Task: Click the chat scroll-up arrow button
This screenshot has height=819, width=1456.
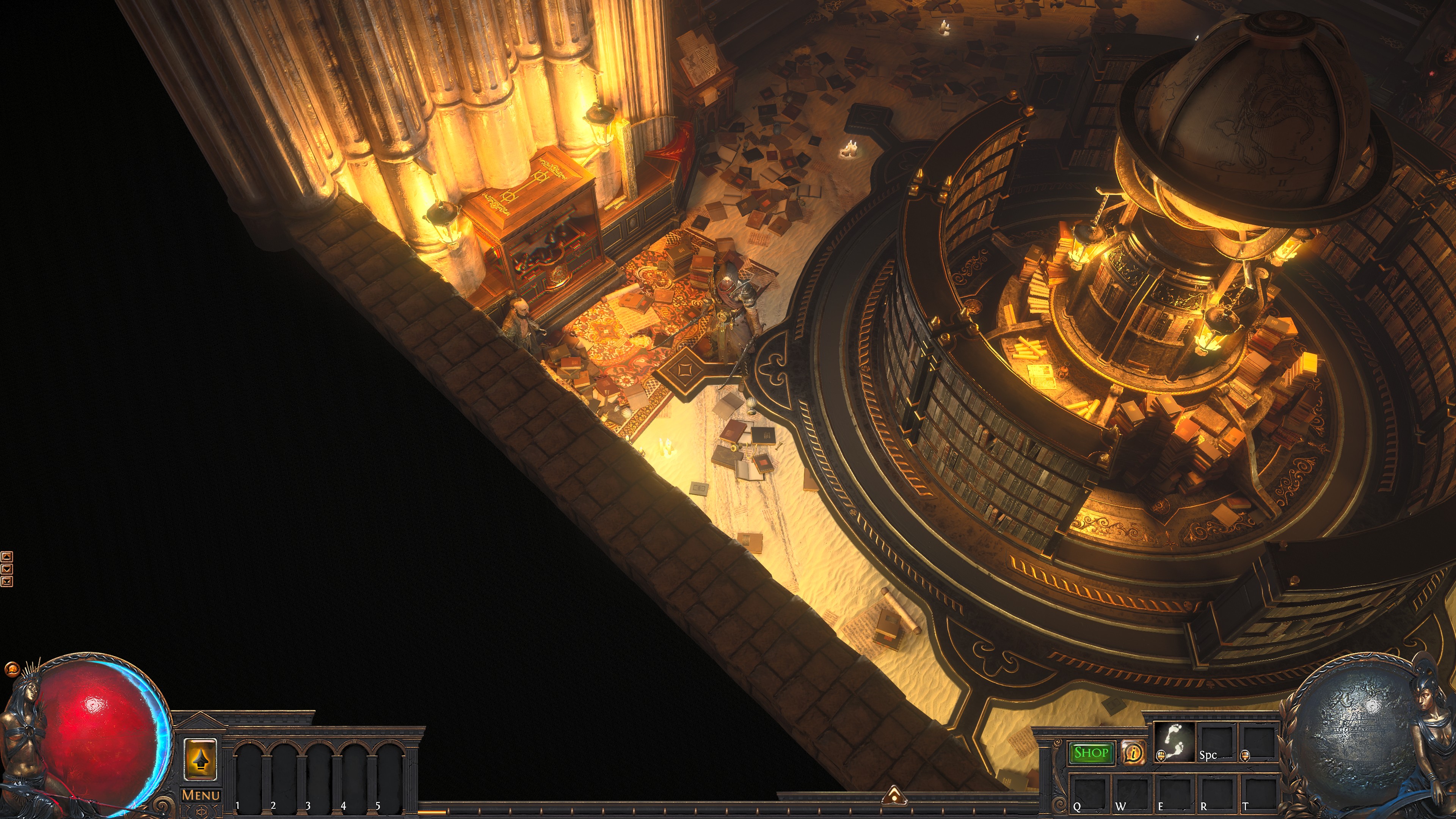Action: 7,557
